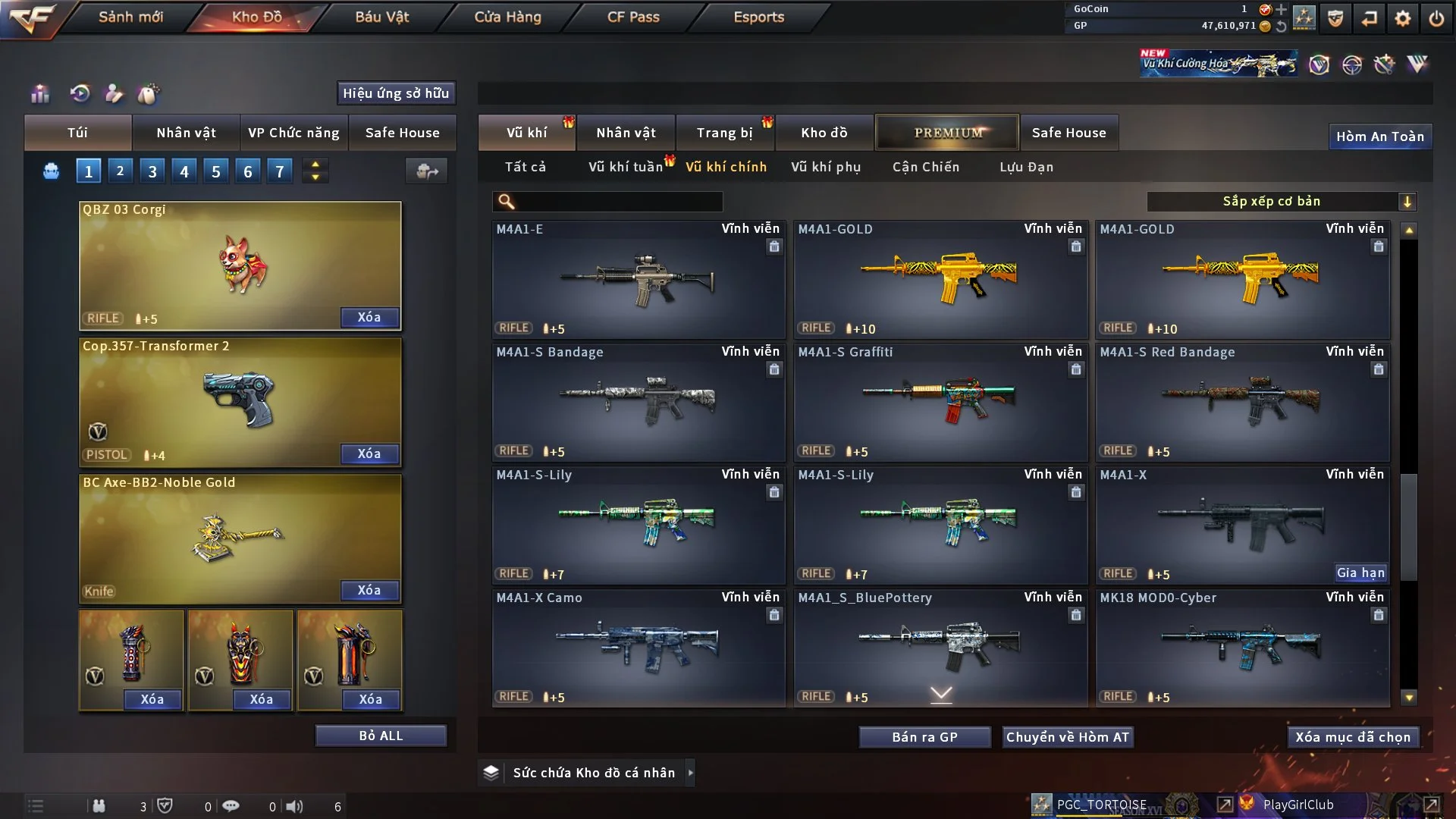This screenshot has height=819, width=1456.
Task: Switch to bag page 3
Action: [x=152, y=171]
